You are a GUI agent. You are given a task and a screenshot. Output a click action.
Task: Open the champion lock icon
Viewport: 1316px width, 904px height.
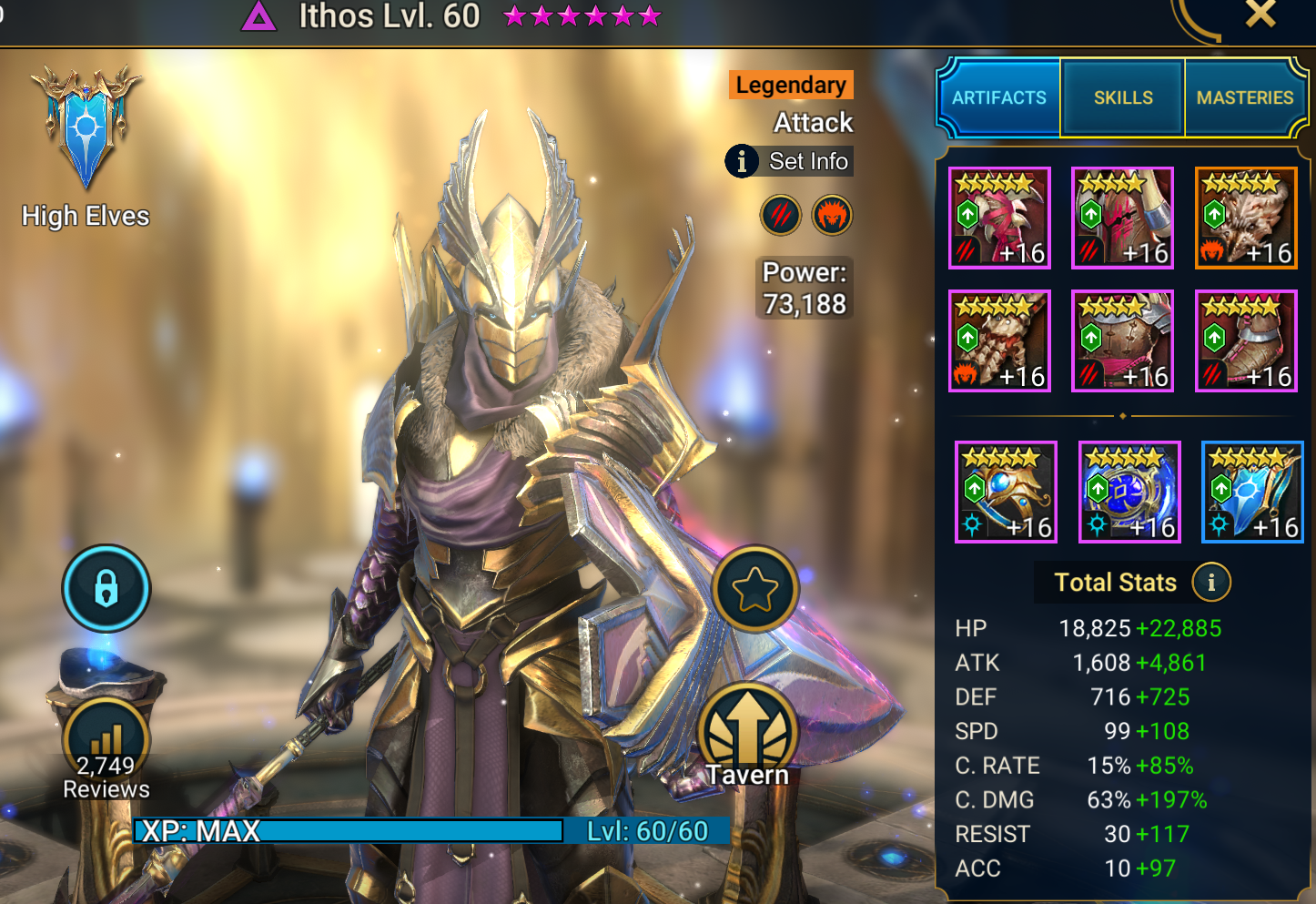(x=106, y=588)
